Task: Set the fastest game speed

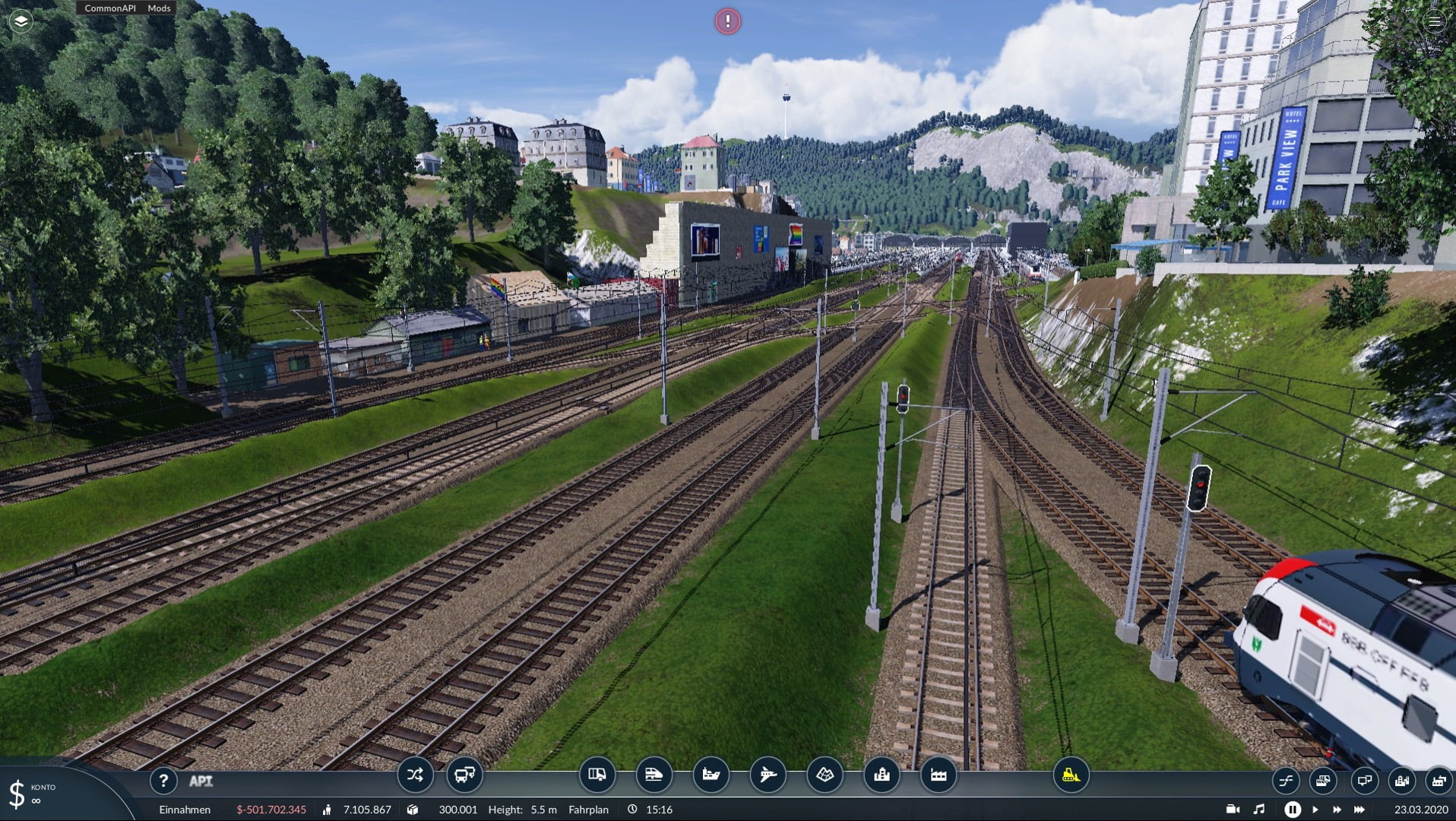Action: [x=1359, y=810]
